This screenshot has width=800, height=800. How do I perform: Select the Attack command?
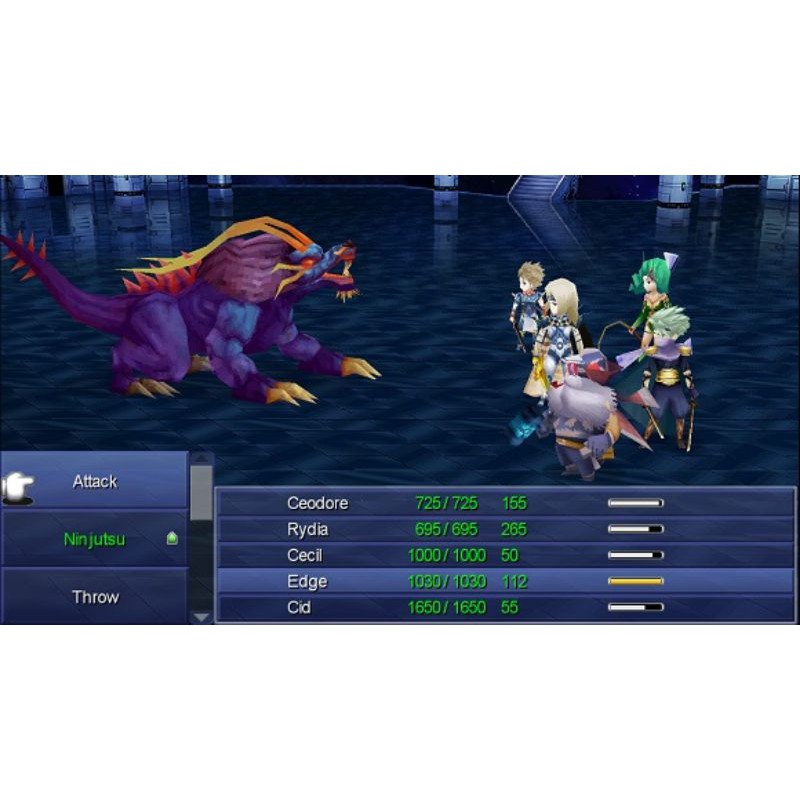[95, 482]
